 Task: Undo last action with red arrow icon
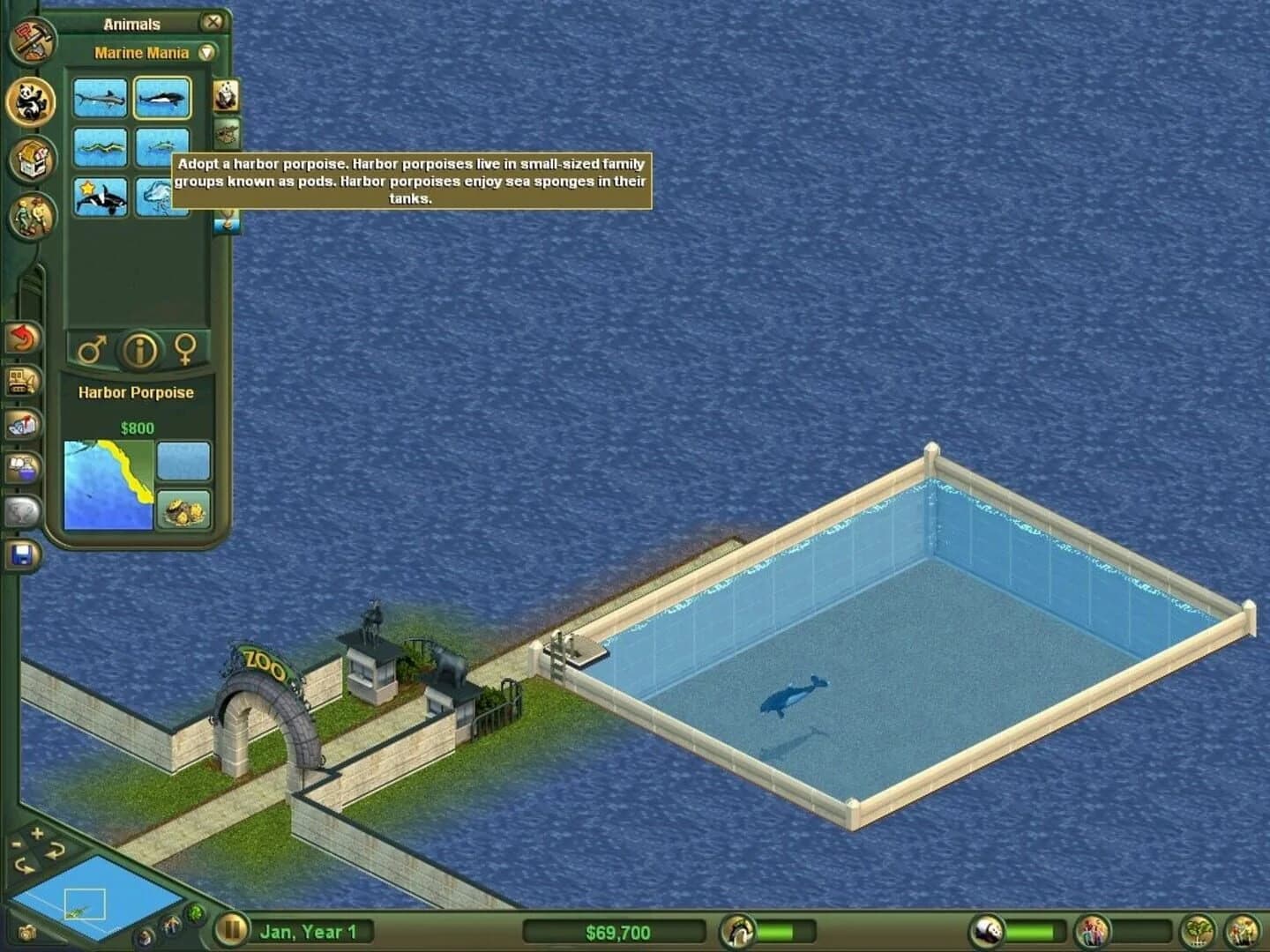[24, 338]
